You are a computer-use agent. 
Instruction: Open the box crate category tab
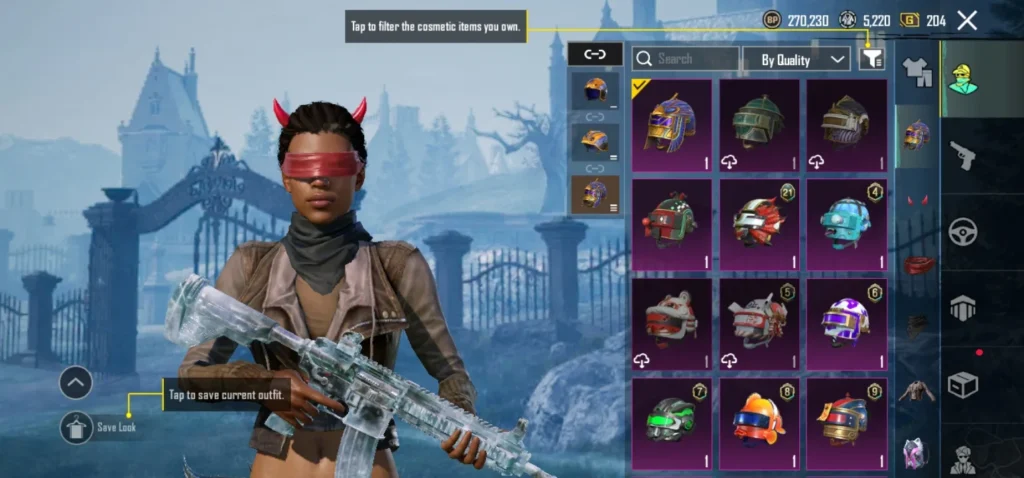click(963, 385)
